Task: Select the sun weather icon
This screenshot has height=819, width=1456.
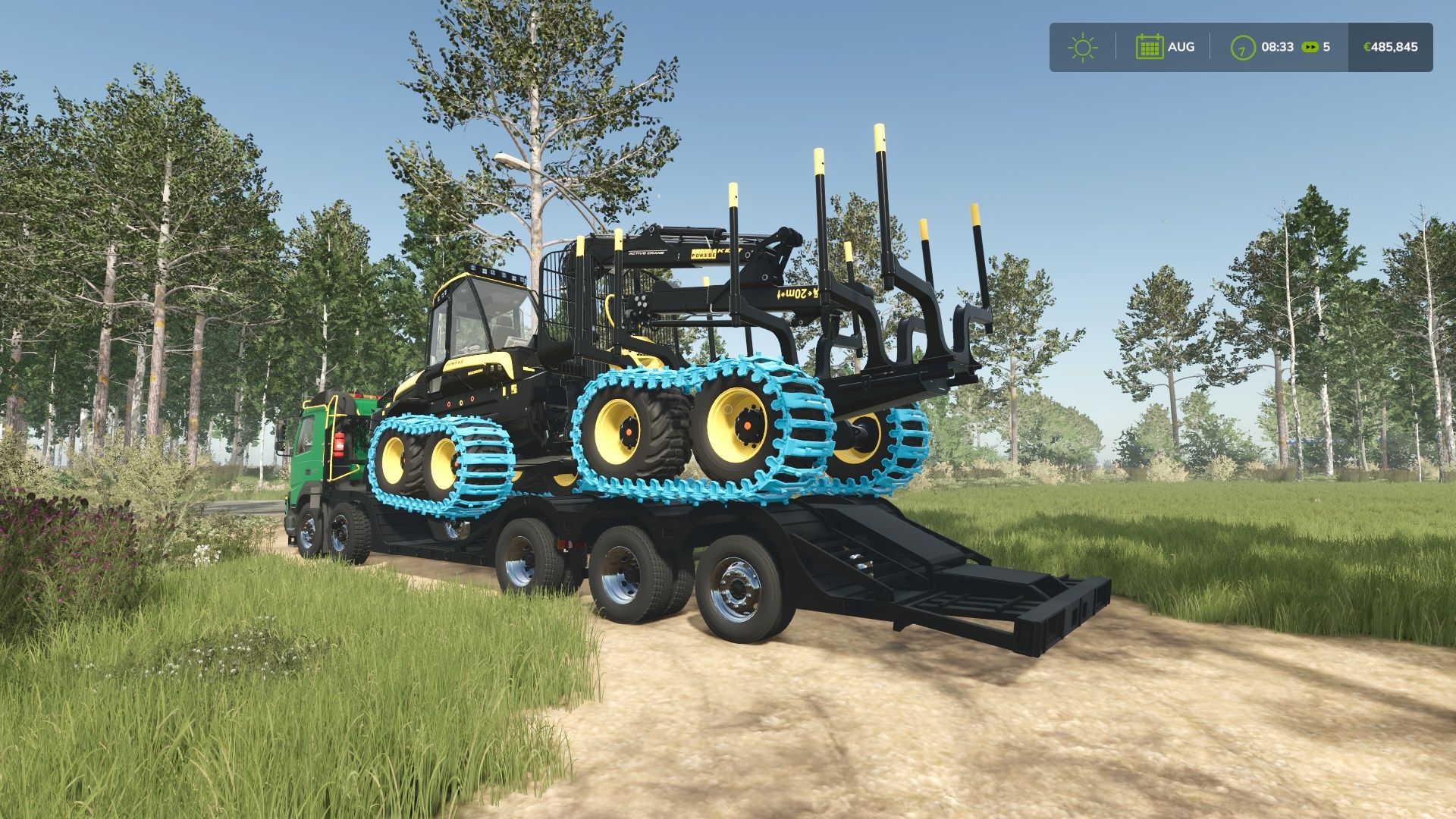Action: [1082, 46]
